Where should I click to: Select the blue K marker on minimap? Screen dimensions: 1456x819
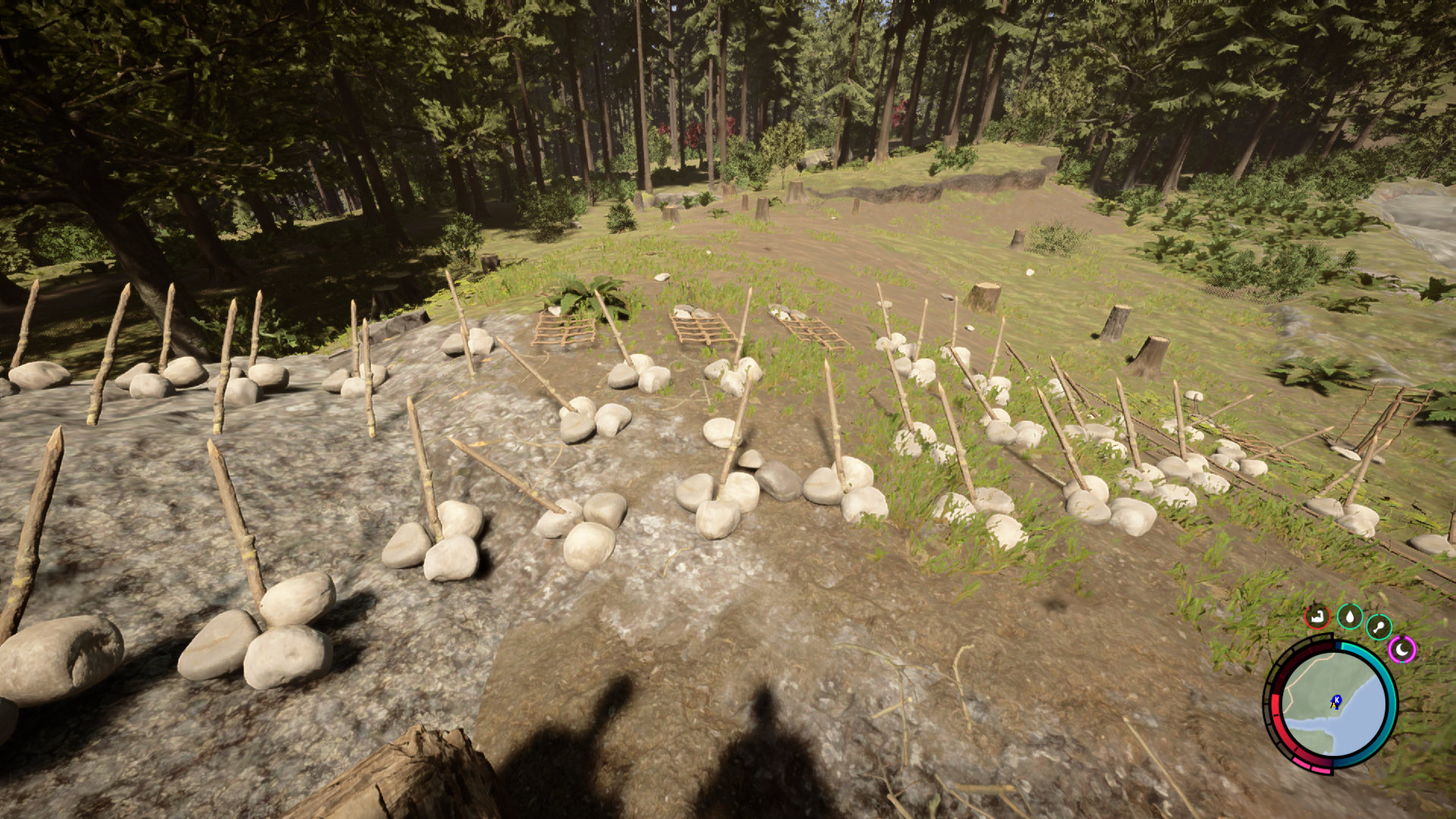(x=1337, y=700)
